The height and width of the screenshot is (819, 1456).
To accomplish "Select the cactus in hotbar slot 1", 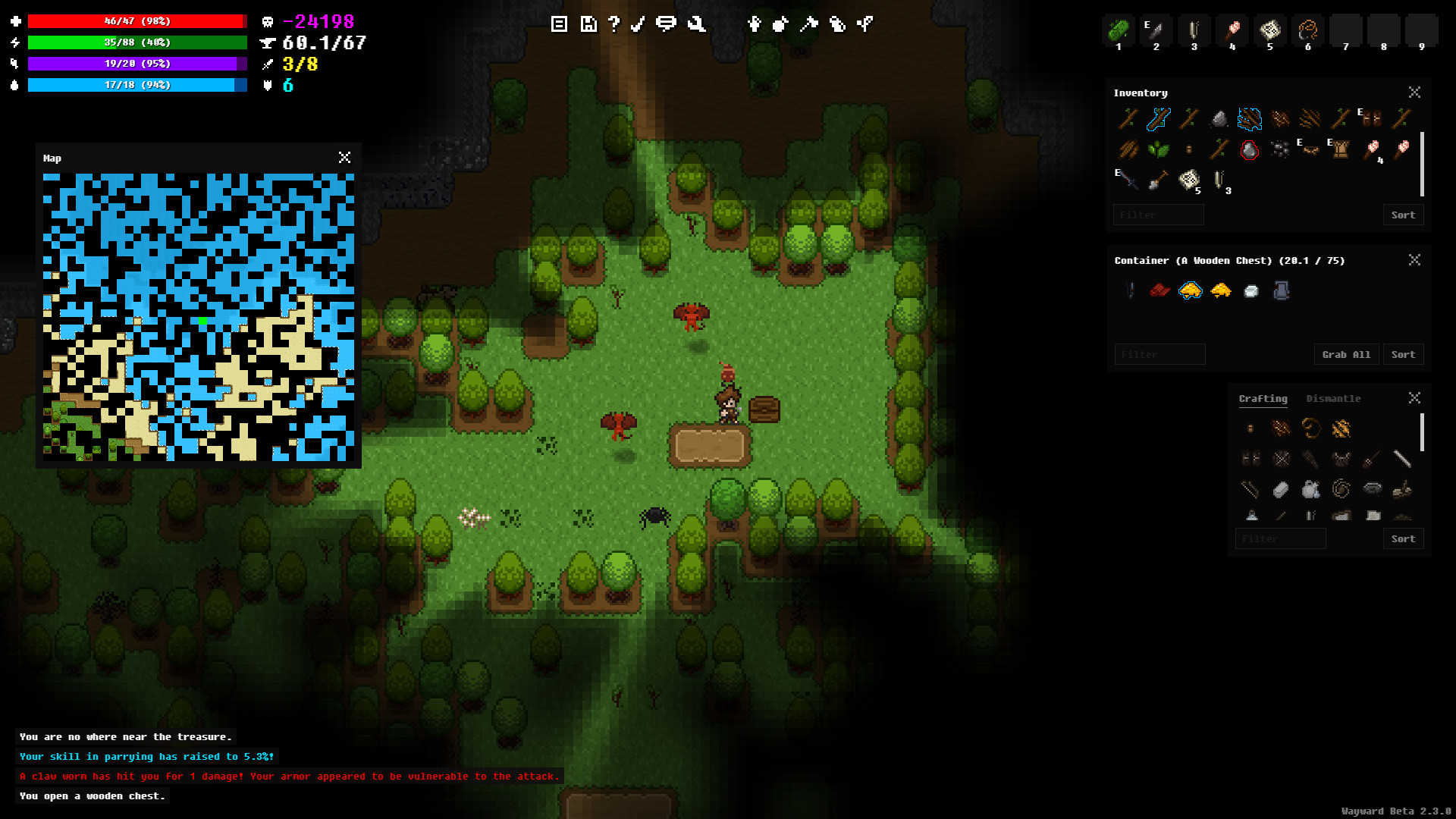I will point(1118,29).
